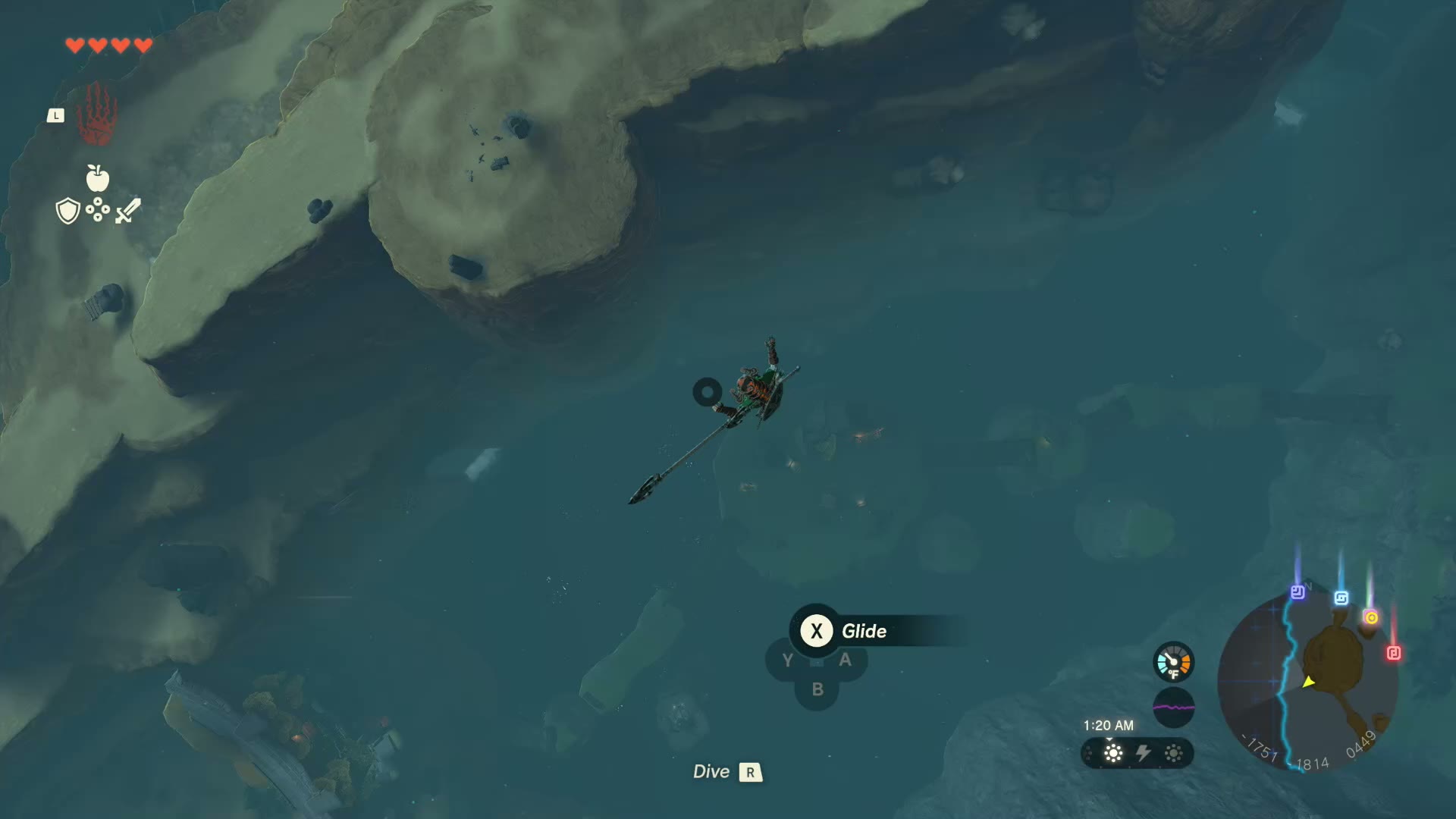
Task: Open the shield quick-select icon
Action: click(x=68, y=211)
